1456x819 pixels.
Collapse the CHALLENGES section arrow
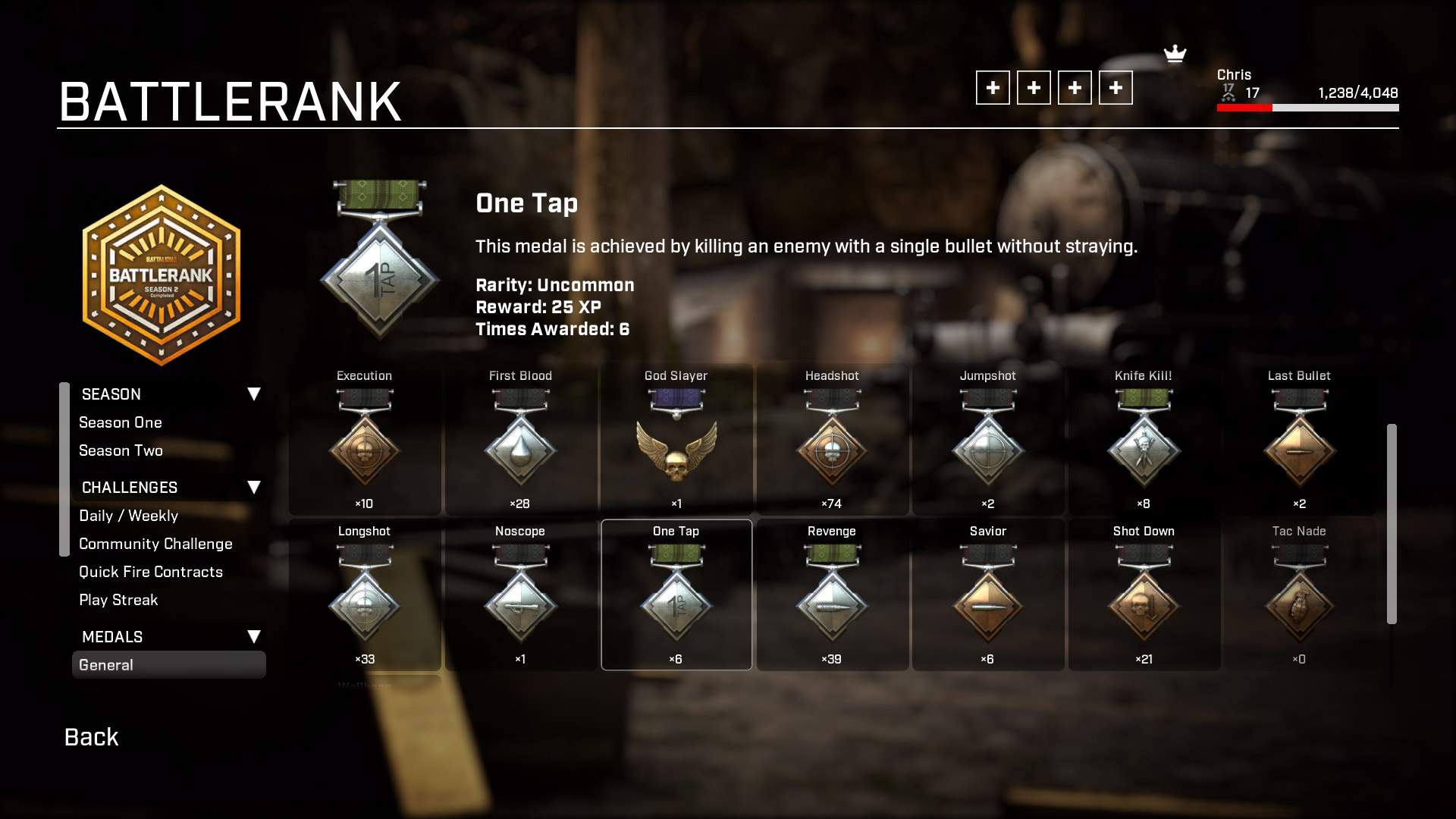pos(254,488)
